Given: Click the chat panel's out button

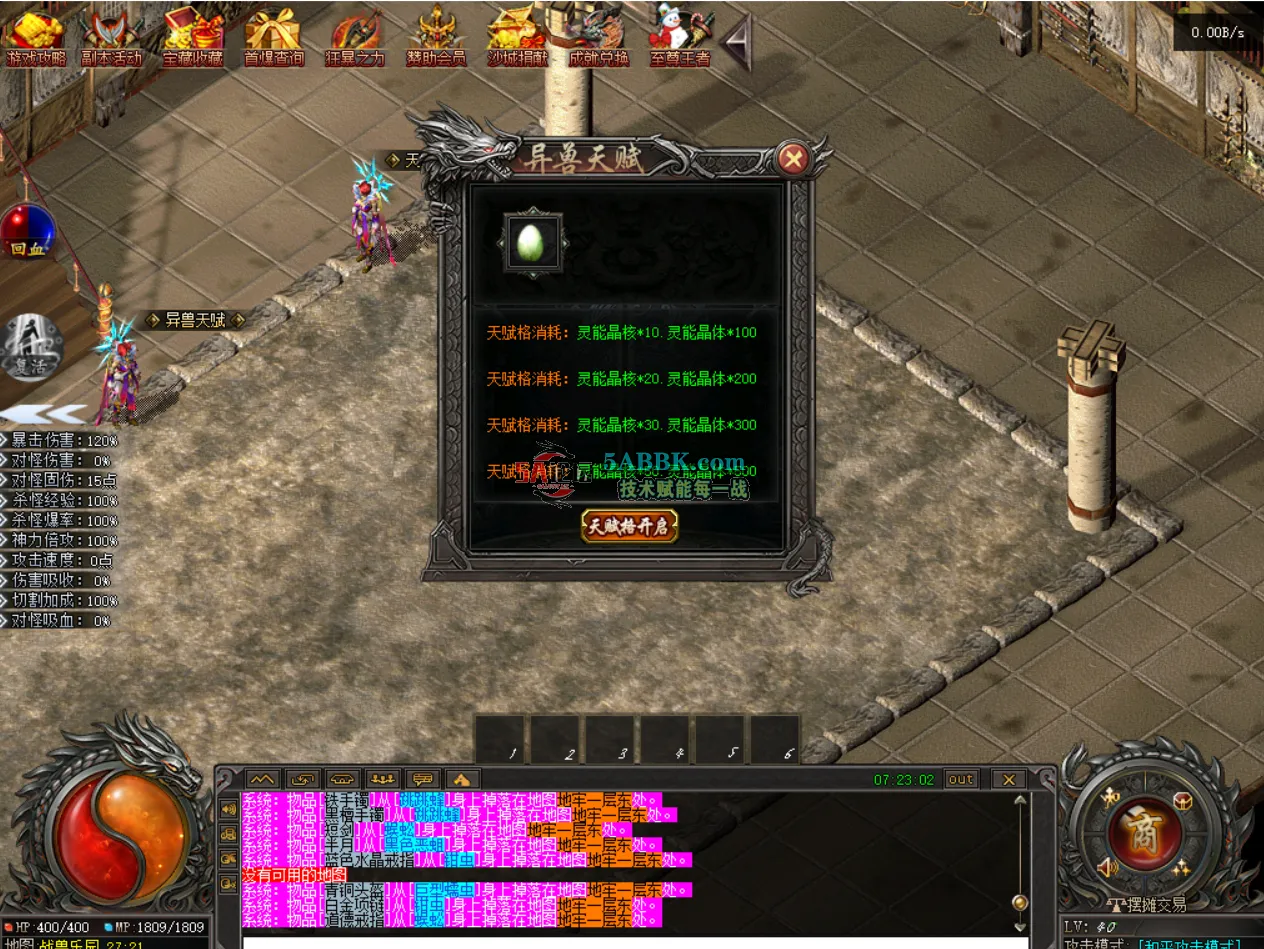Looking at the screenshot, I should pyautogui.click(x=961, y=779).
